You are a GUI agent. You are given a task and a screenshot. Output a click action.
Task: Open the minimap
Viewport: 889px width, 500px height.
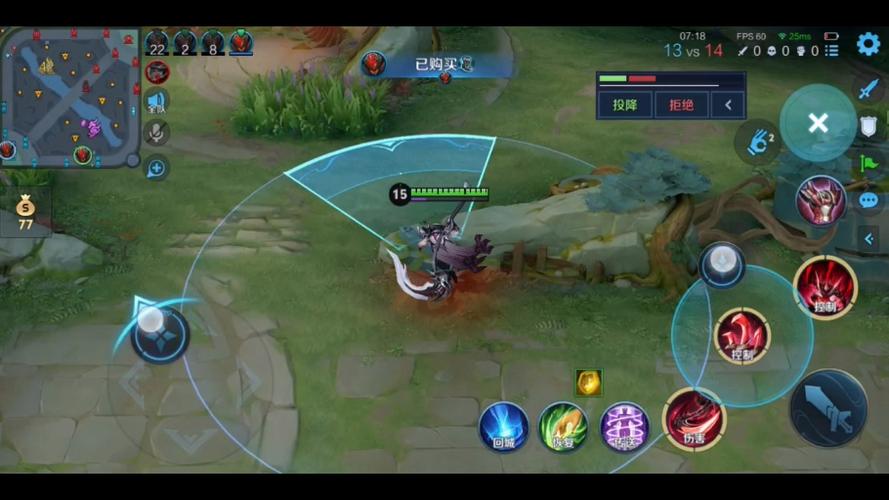[x=70, y=97]
